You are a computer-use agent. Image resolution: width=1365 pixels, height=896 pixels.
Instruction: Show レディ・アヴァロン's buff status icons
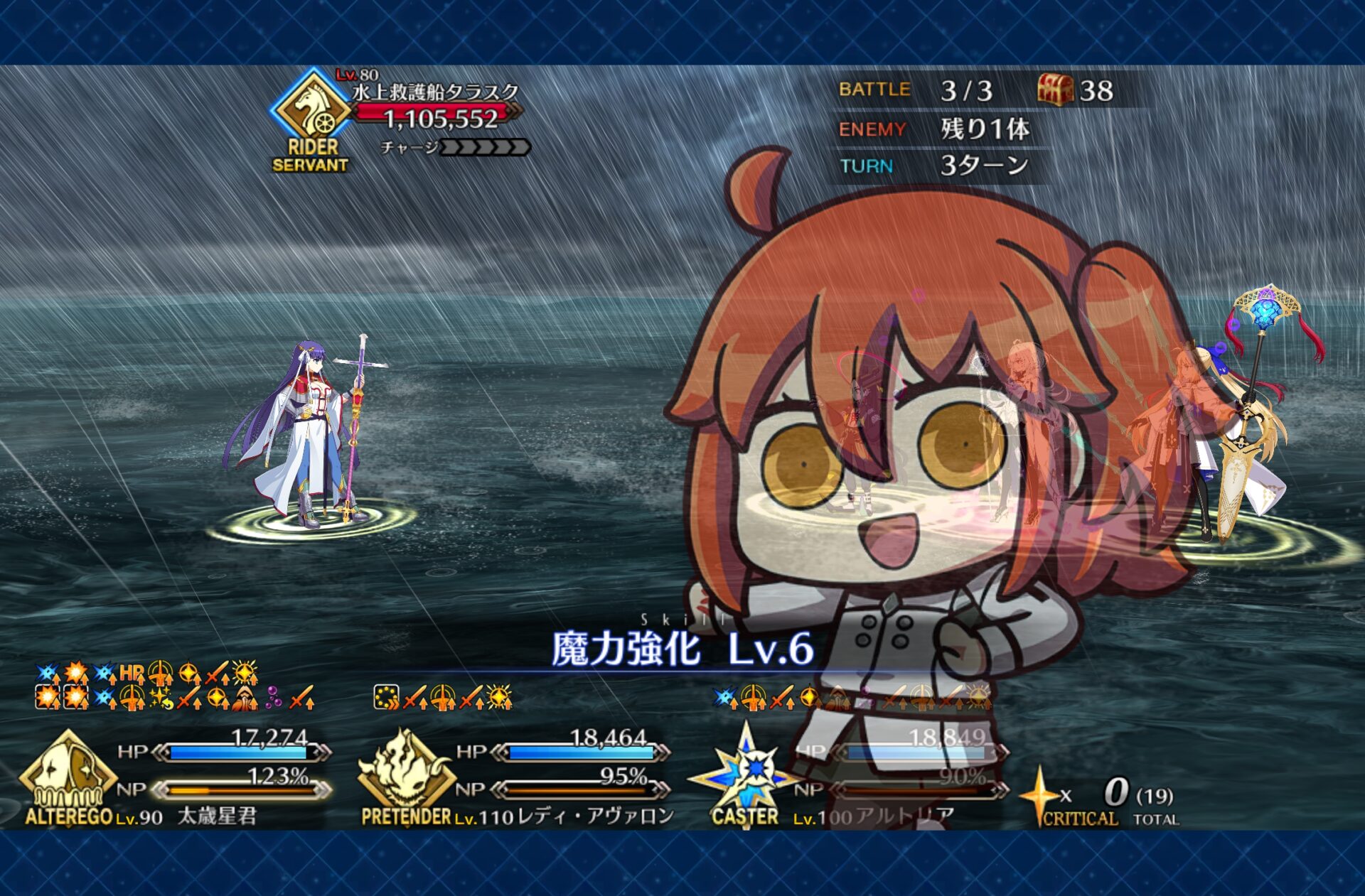pos(442,698)
